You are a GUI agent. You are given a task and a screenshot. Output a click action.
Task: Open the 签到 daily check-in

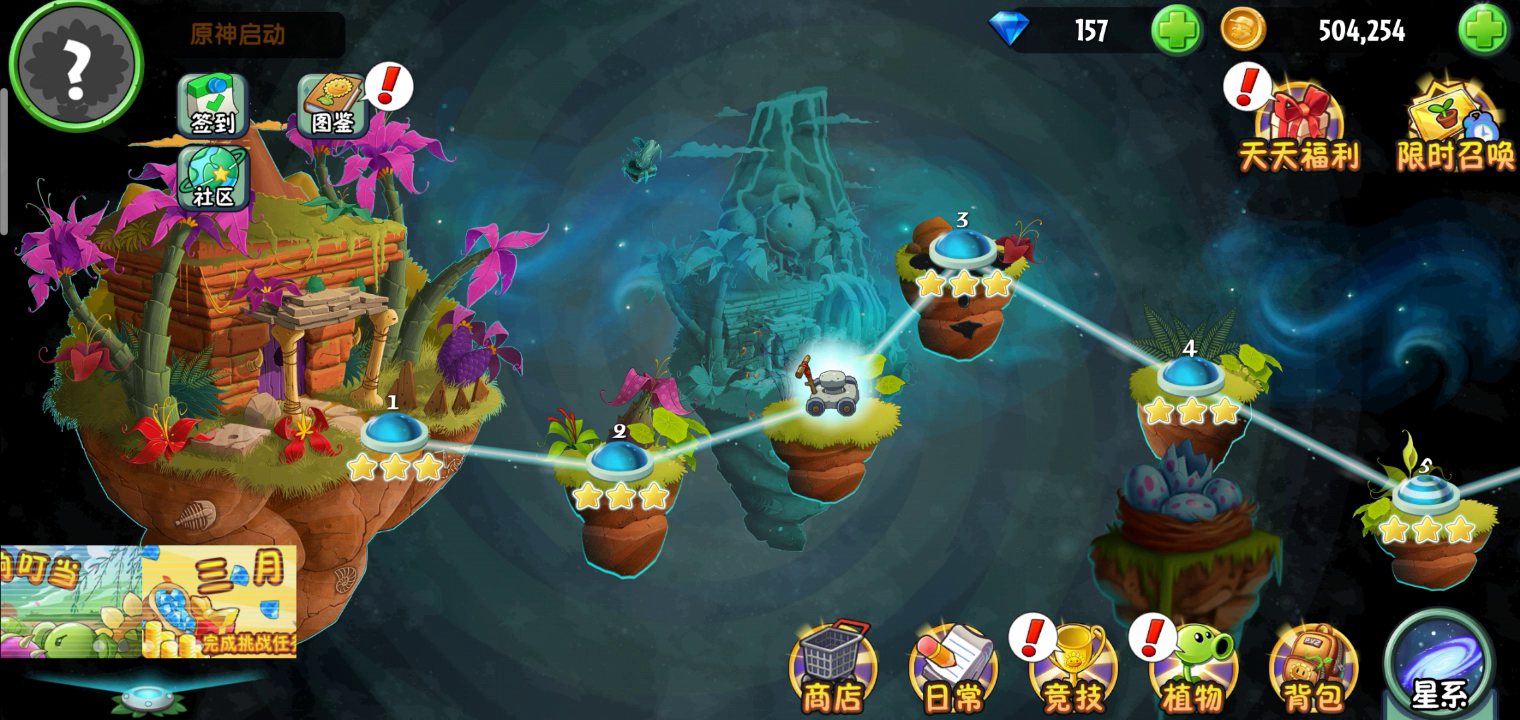coord(212,105)
